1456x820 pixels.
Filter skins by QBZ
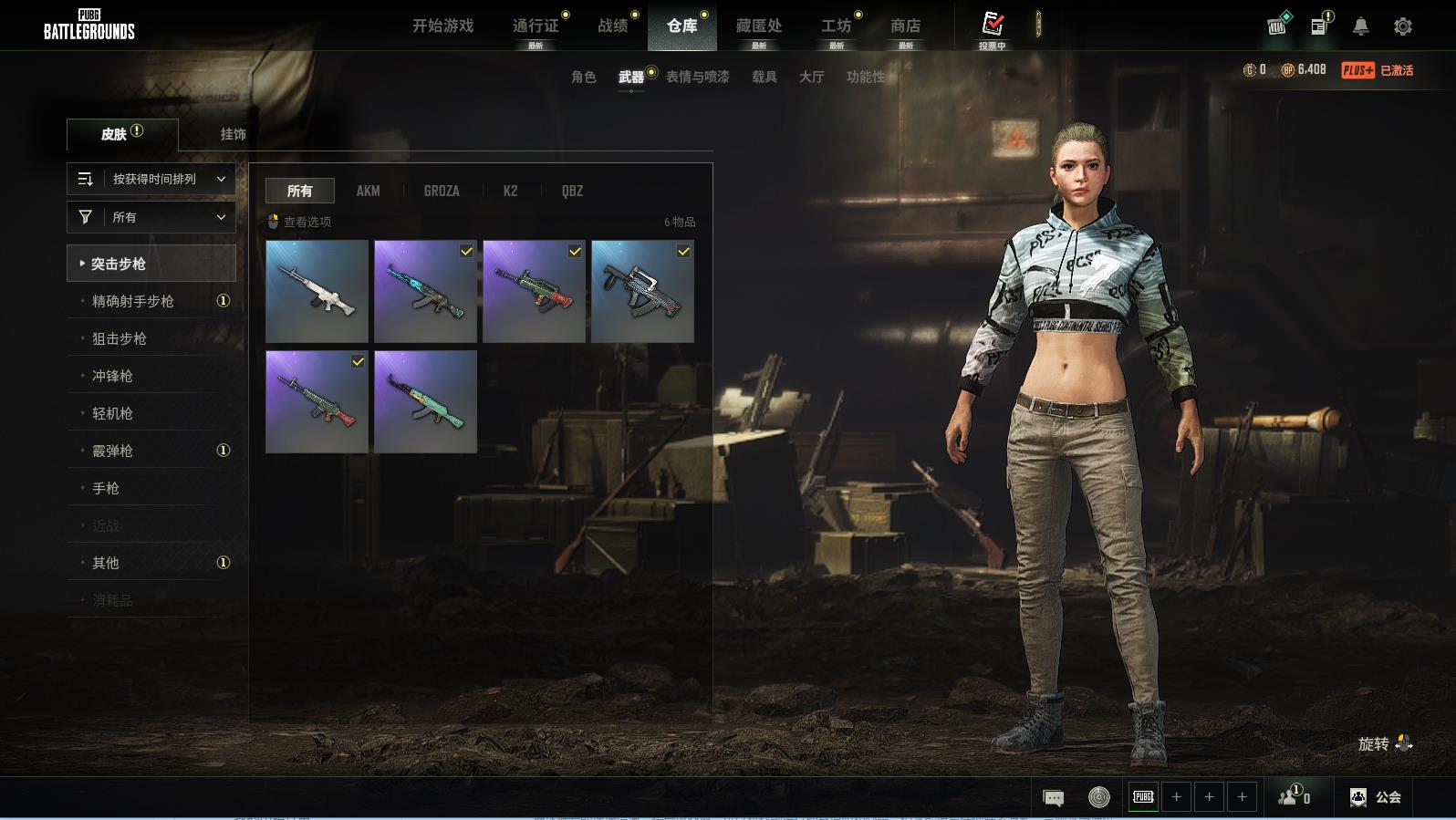pyautogui.click(x=572, y=191)
